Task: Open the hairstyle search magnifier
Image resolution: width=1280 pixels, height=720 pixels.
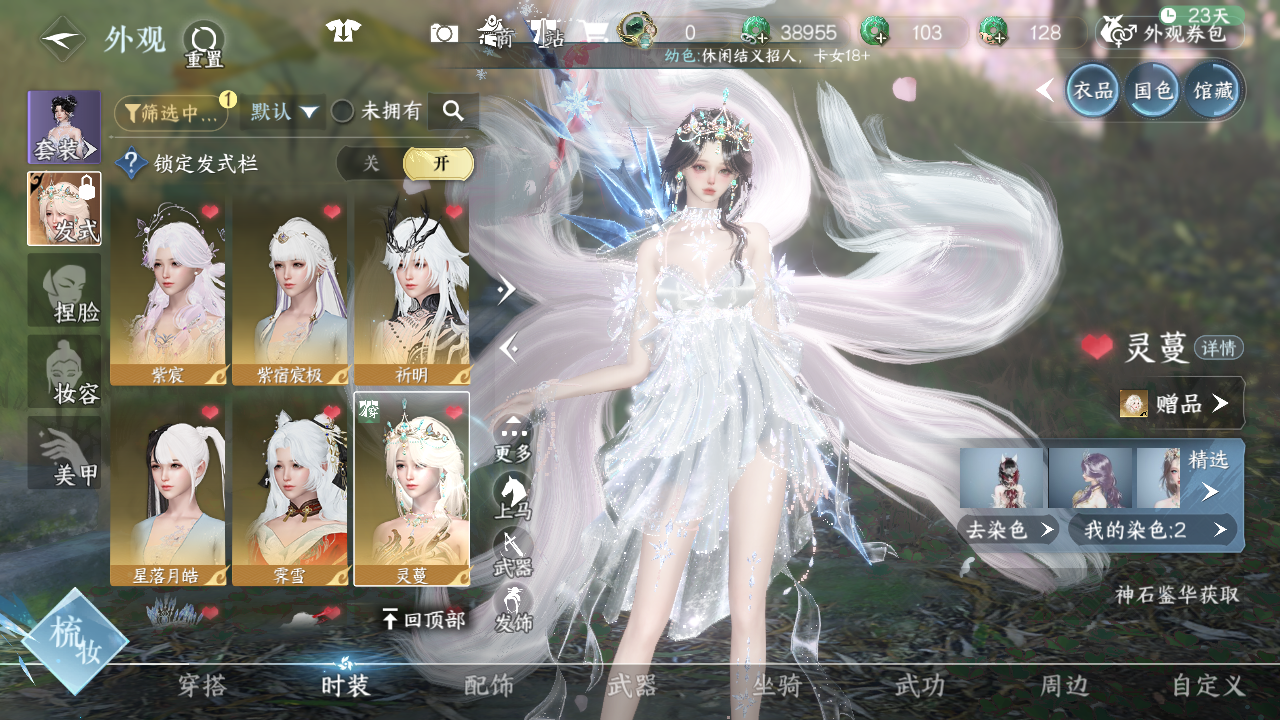Action: [453, 112]
